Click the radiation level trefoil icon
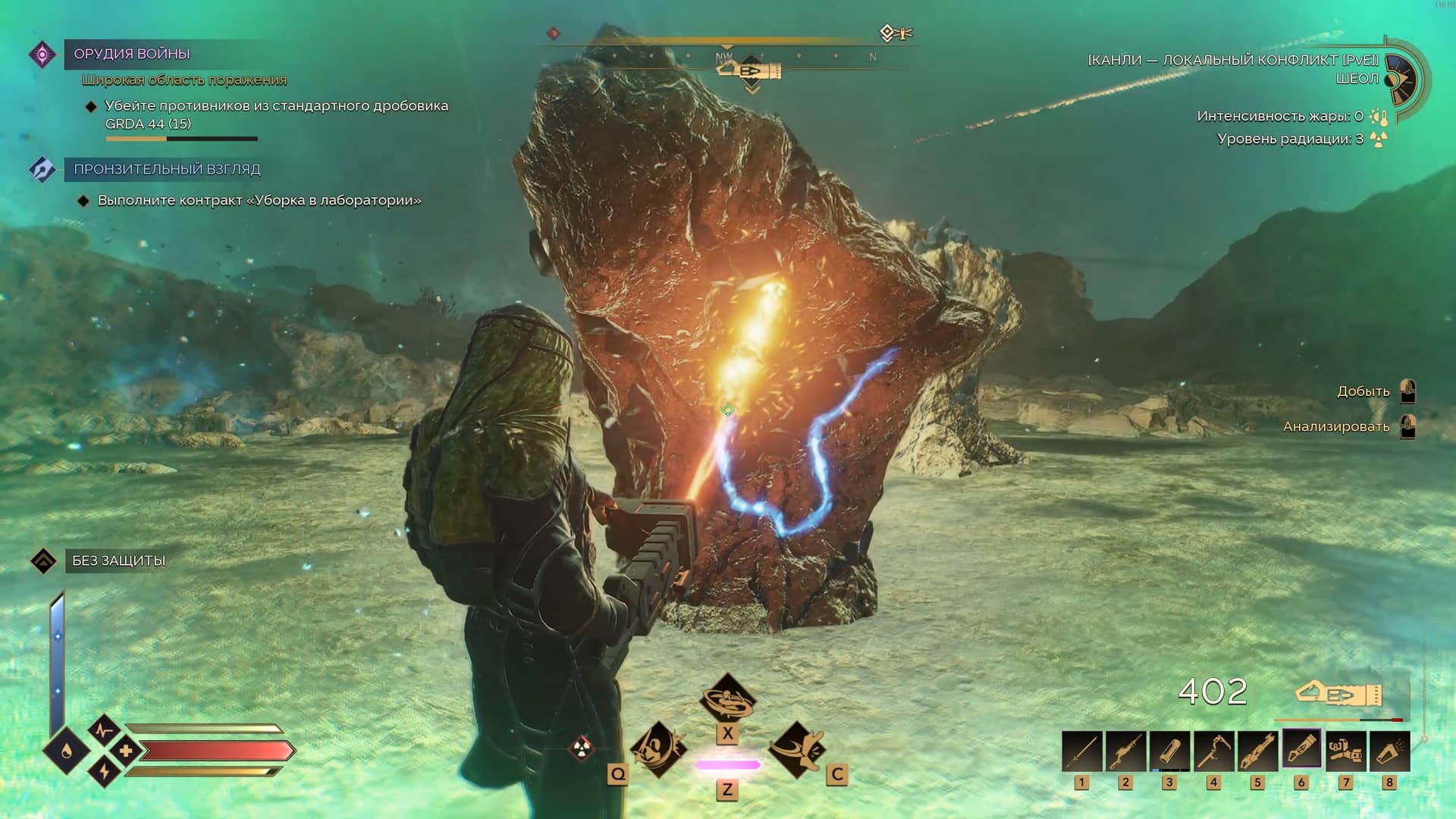Viewport: 1456px width, 819px height. [1379, 140]
